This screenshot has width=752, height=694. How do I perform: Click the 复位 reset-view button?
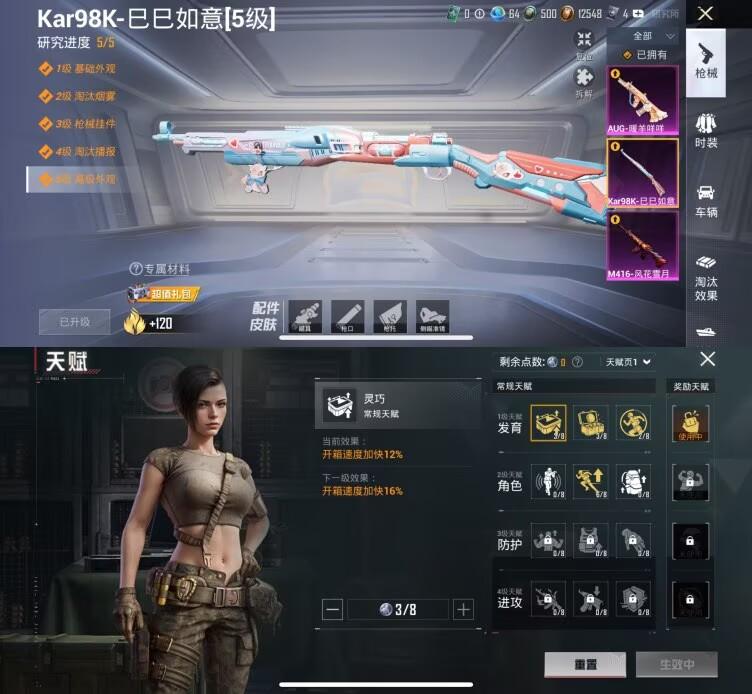pyautogui.click(x=584, y=44)
